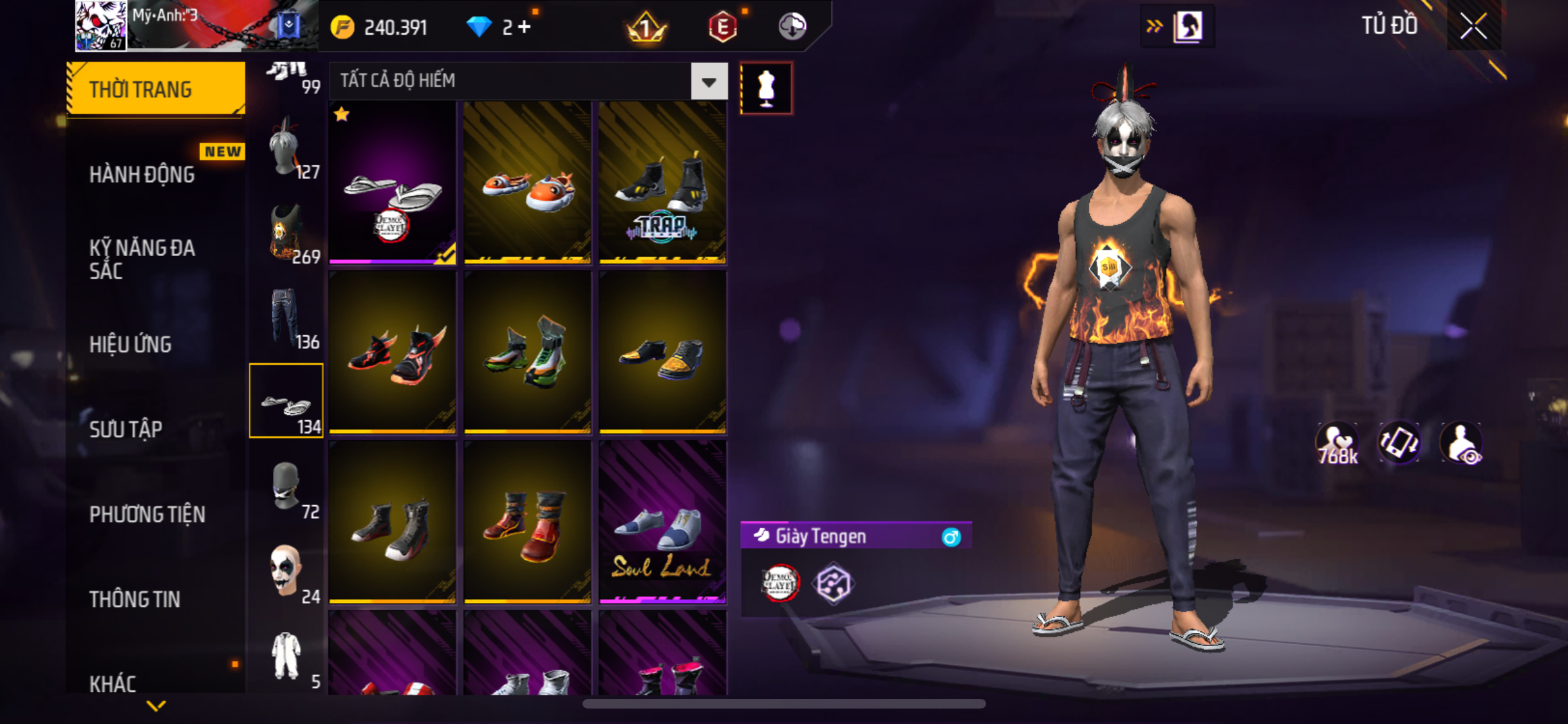1568x724 pixels.
Task: Open the 768k likes icon
Action: pyautogui.click(x=1337, y=443)
